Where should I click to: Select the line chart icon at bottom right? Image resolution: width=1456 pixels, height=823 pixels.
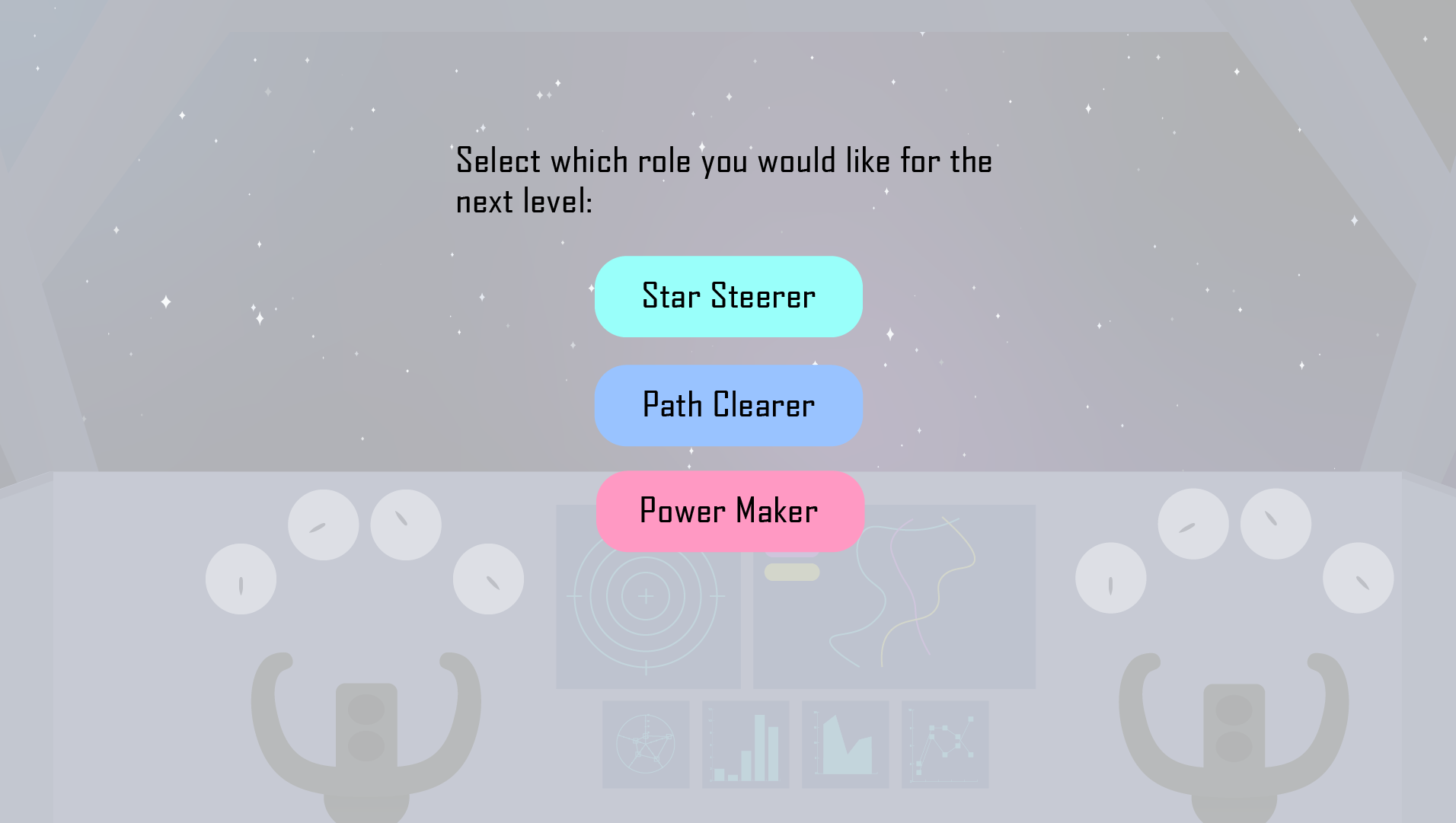pos(944,744)
